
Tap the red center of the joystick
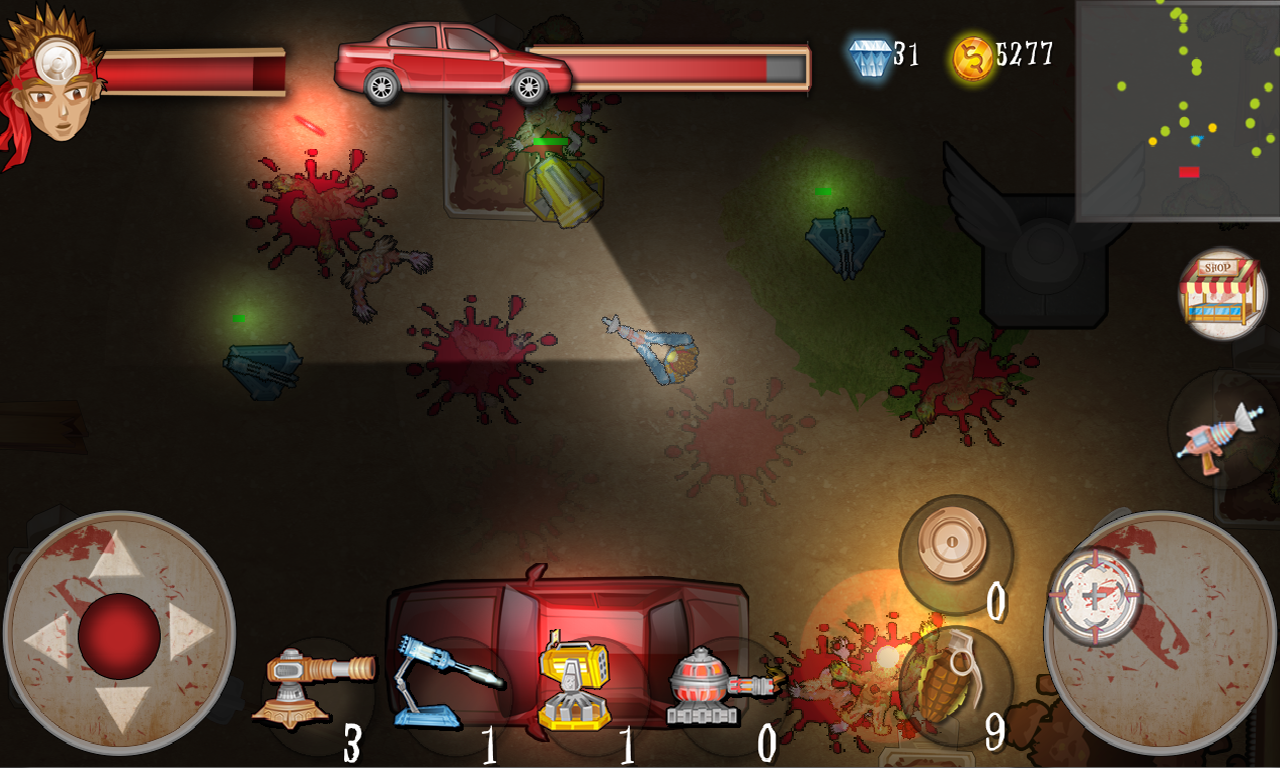point(120,634)
